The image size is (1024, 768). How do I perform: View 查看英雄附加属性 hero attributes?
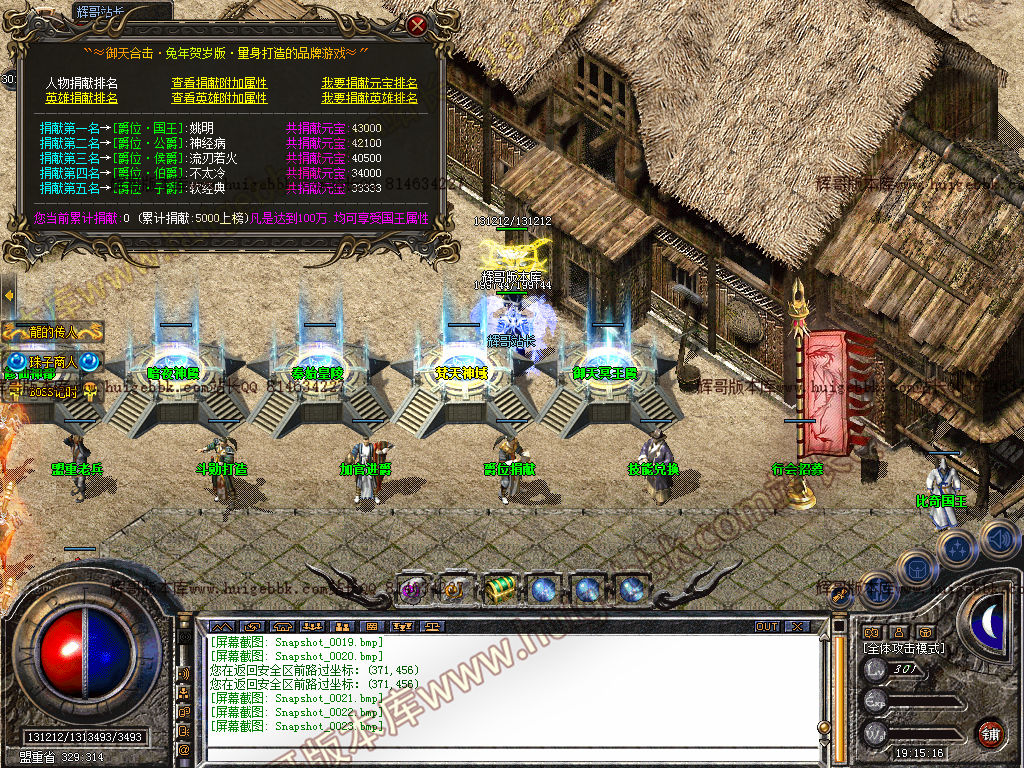219,98
